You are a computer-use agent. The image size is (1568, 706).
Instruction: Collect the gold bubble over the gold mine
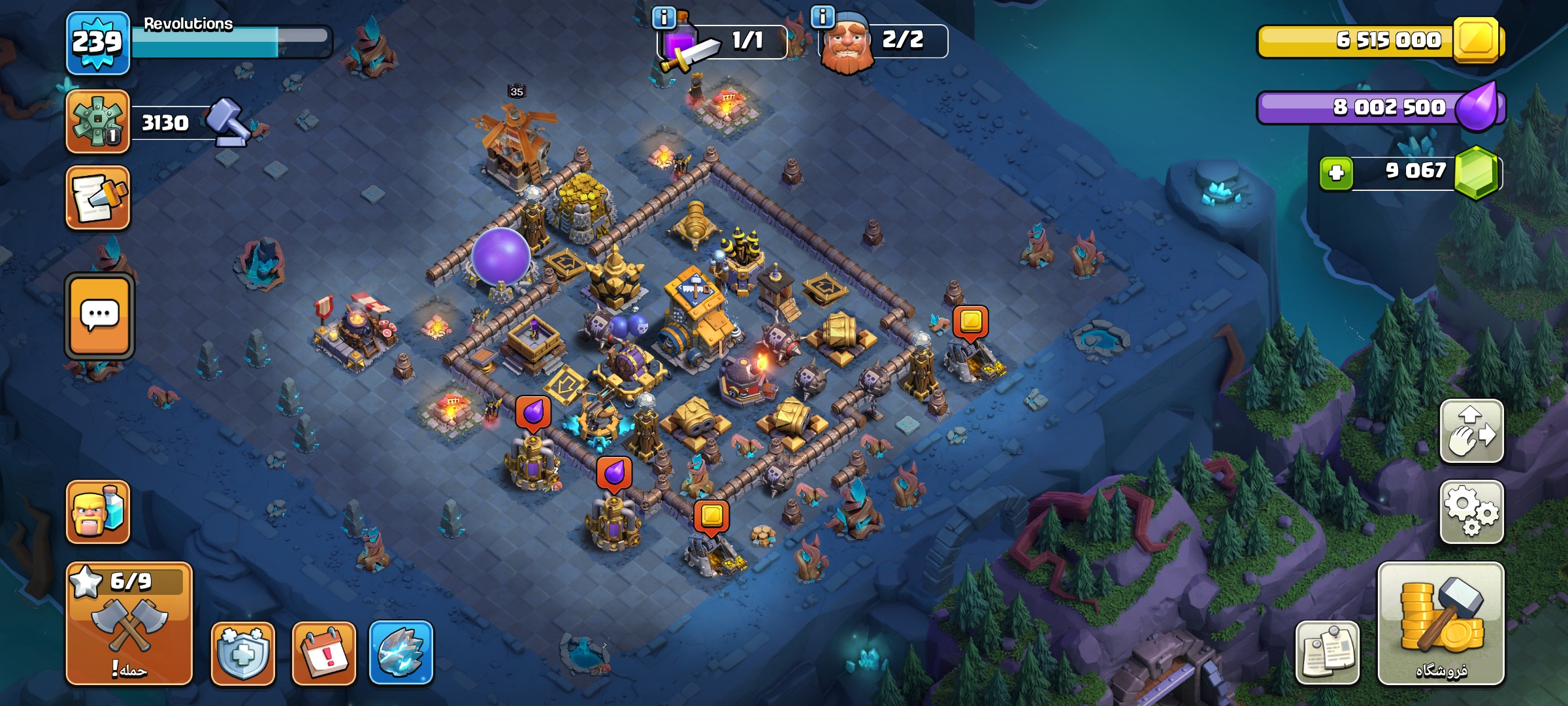tap(970, 322)
